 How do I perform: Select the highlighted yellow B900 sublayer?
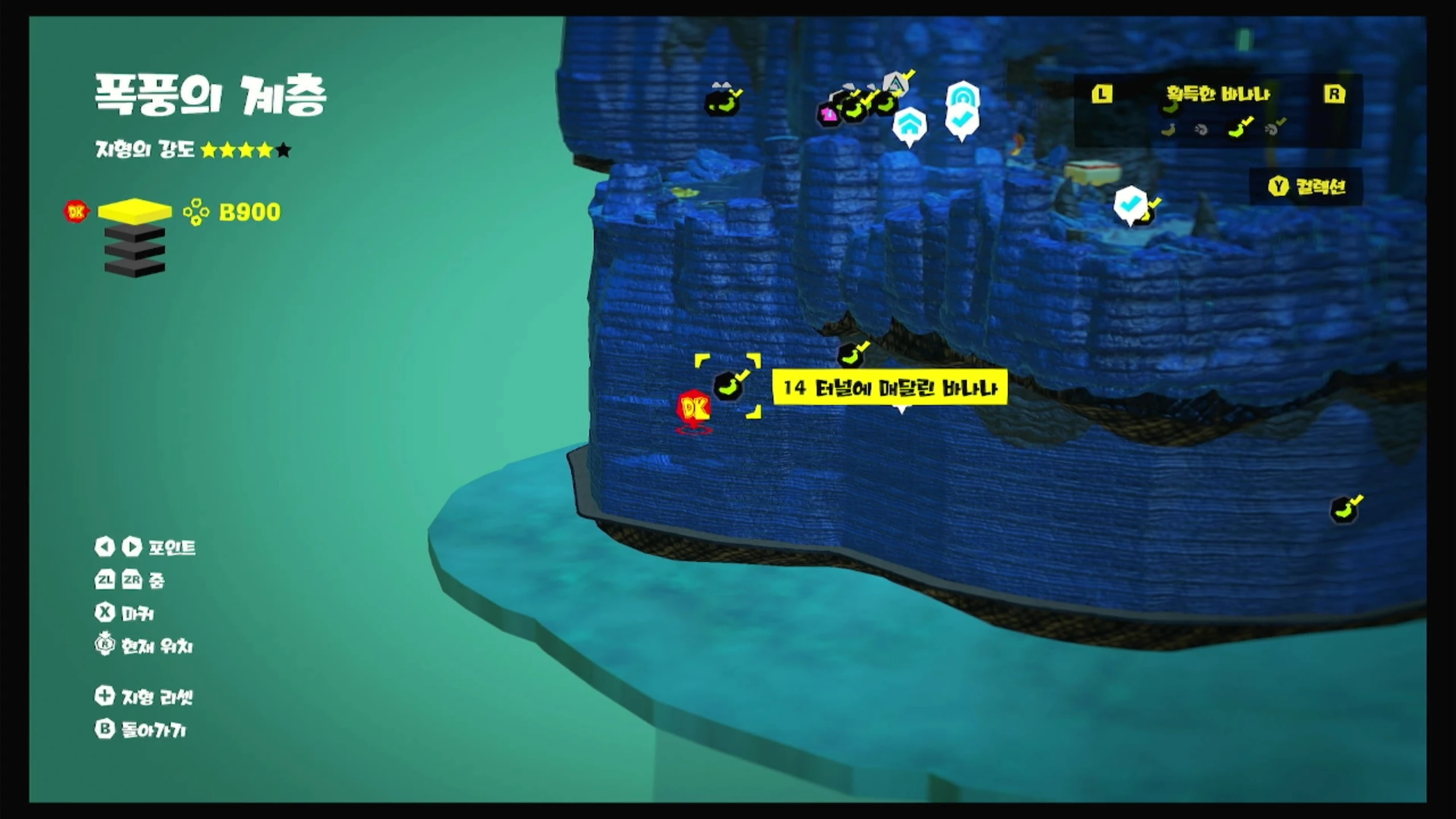pos(135,210)
